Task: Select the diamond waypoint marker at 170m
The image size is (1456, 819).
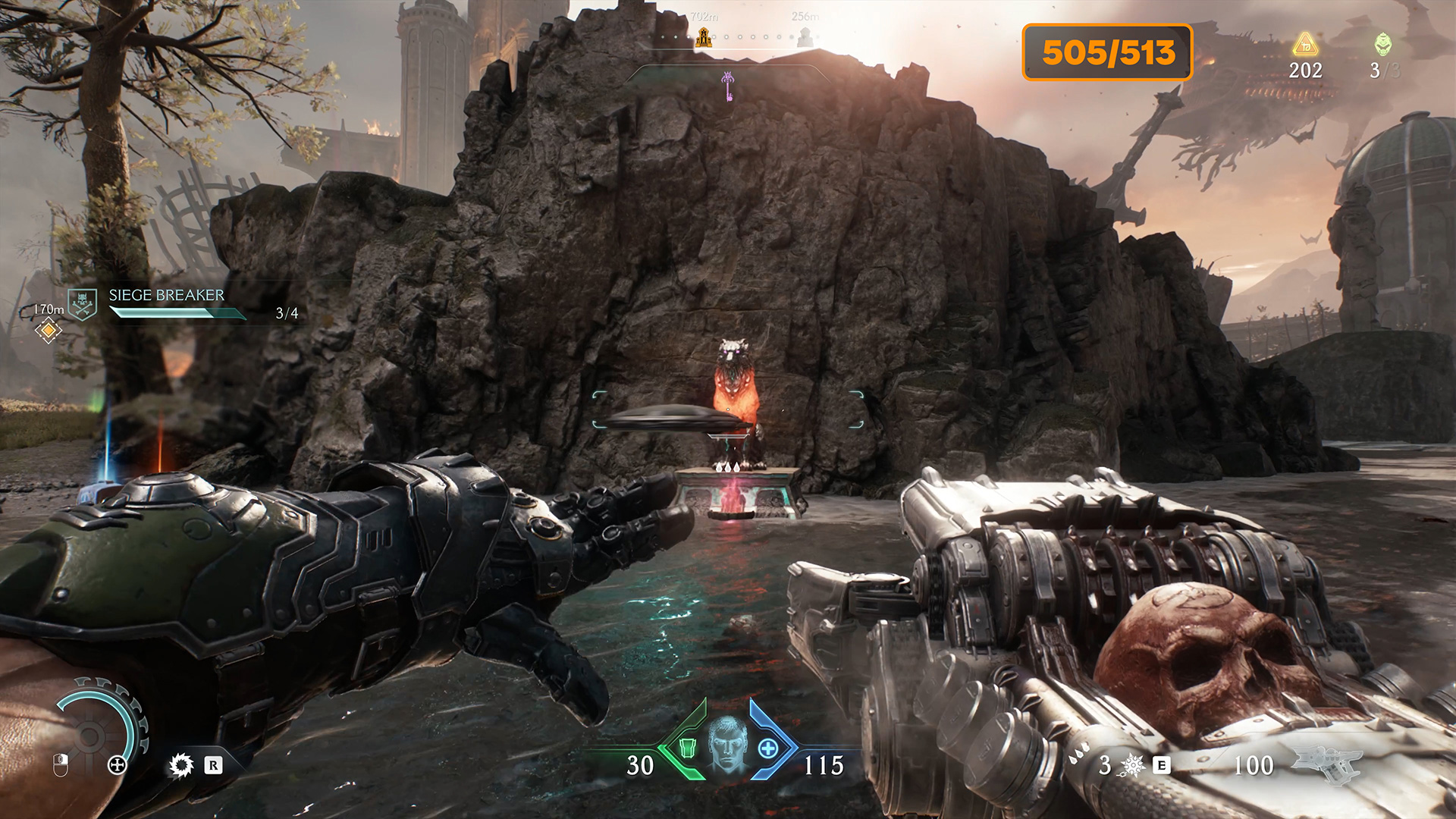Action: coord(48,331)
